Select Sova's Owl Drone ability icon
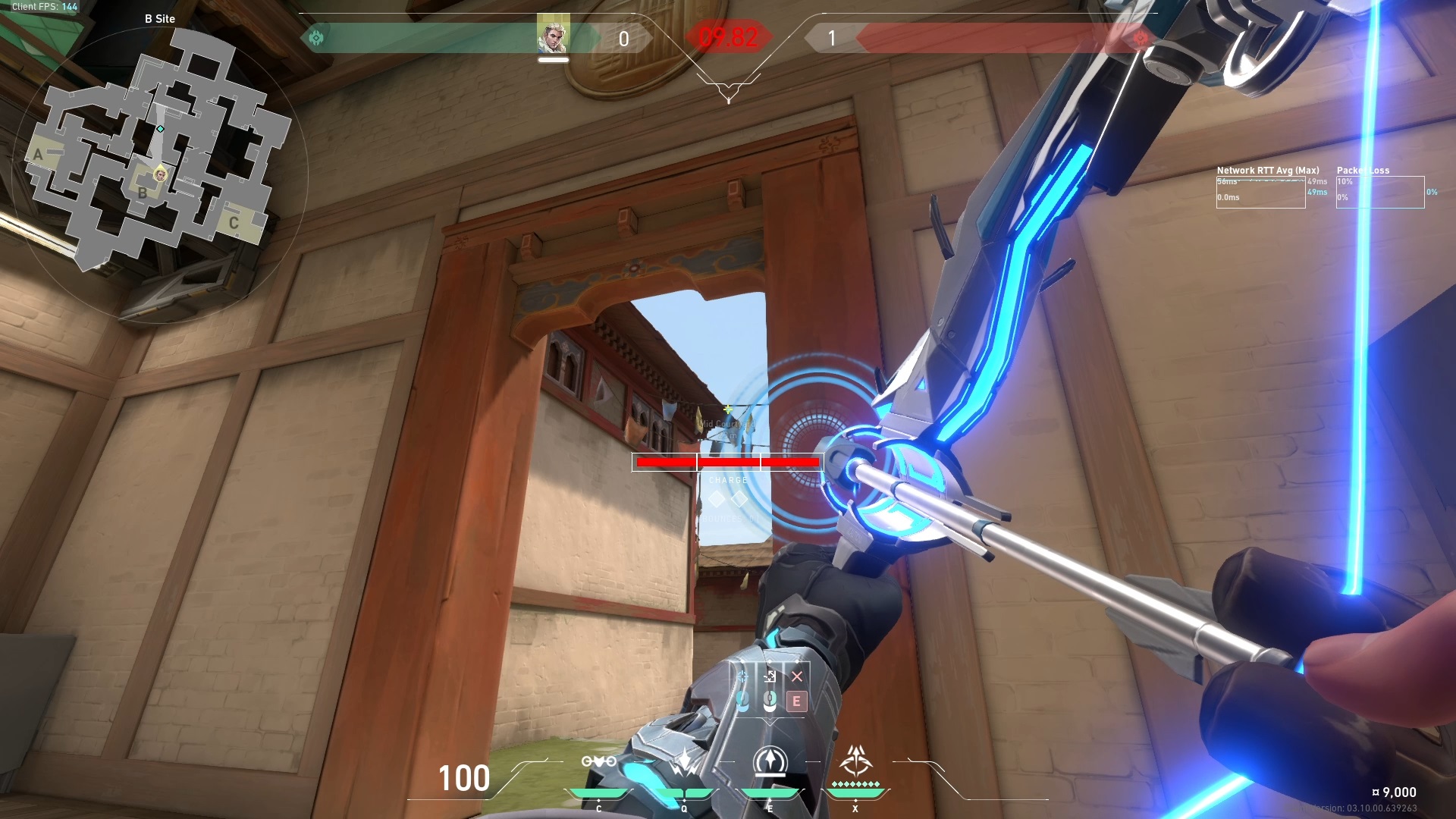Viewport: 1456px width, 819px height. pyautogui.click(x=598, y=762)
